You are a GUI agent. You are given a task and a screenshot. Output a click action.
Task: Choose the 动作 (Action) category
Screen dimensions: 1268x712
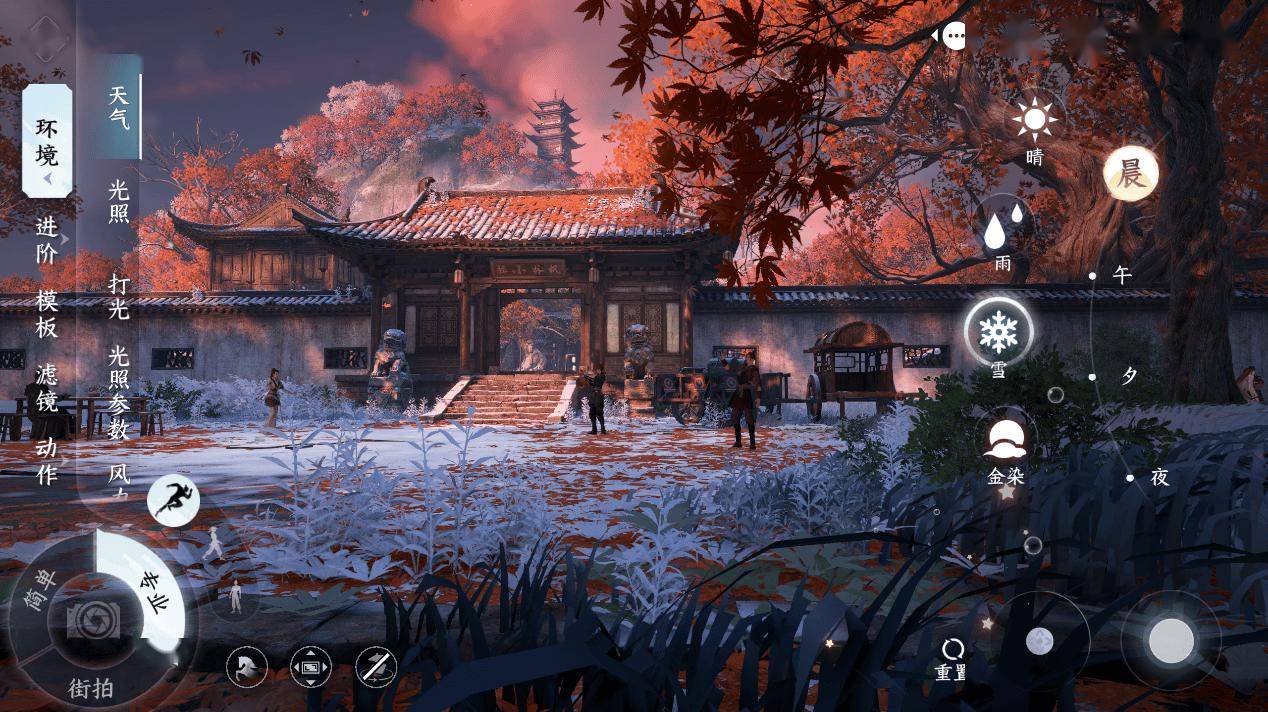pos(47,461)
